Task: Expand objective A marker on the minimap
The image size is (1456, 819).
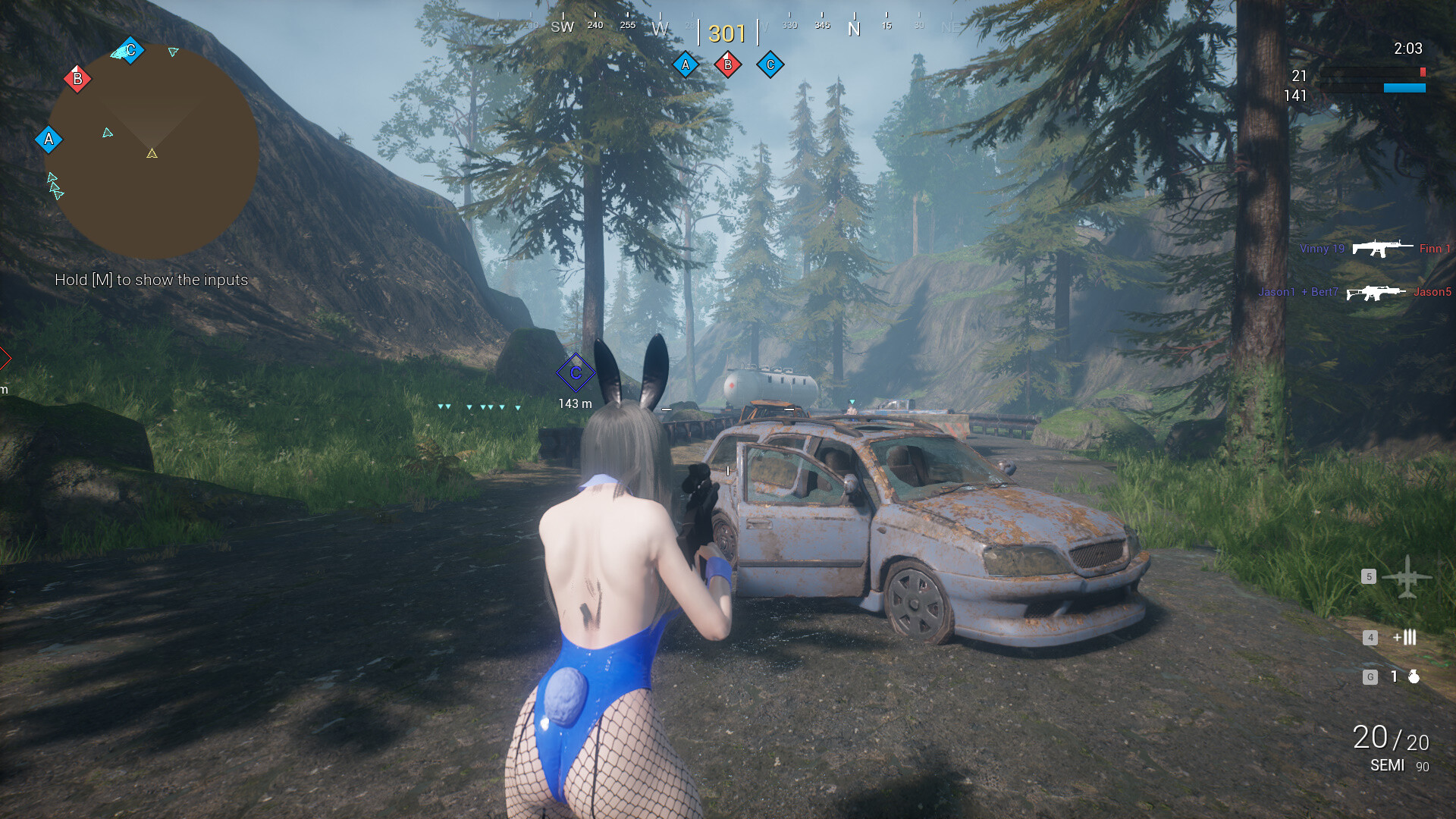Action: (49, 140)
